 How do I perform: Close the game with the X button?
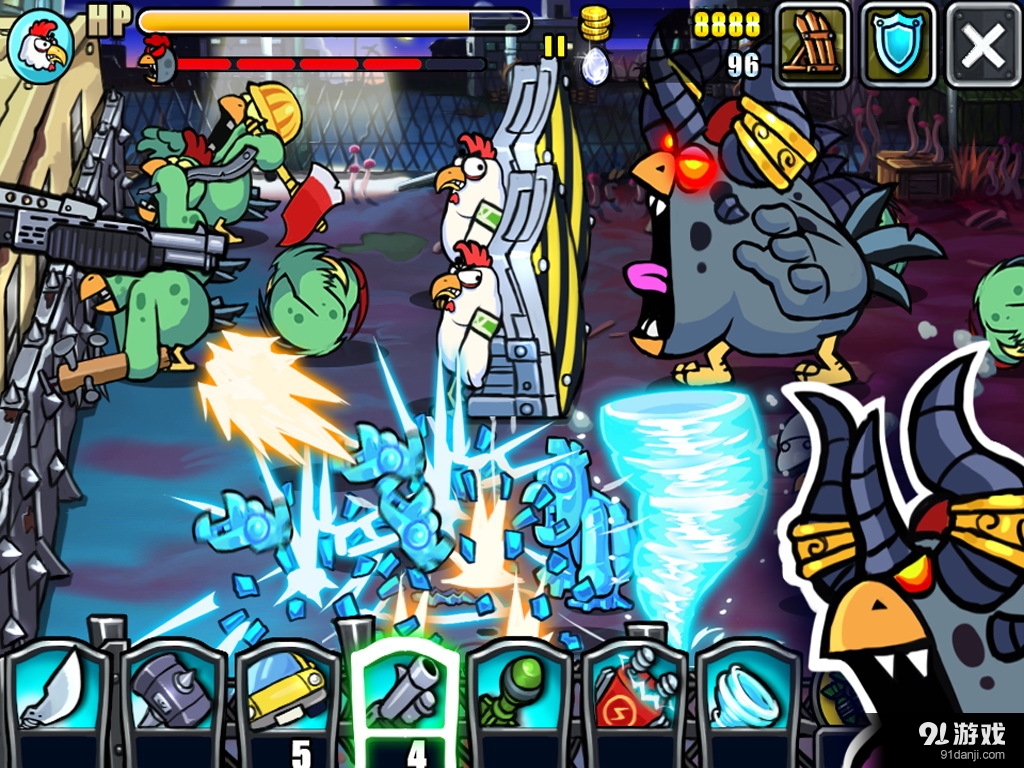[x=983, y=45]
